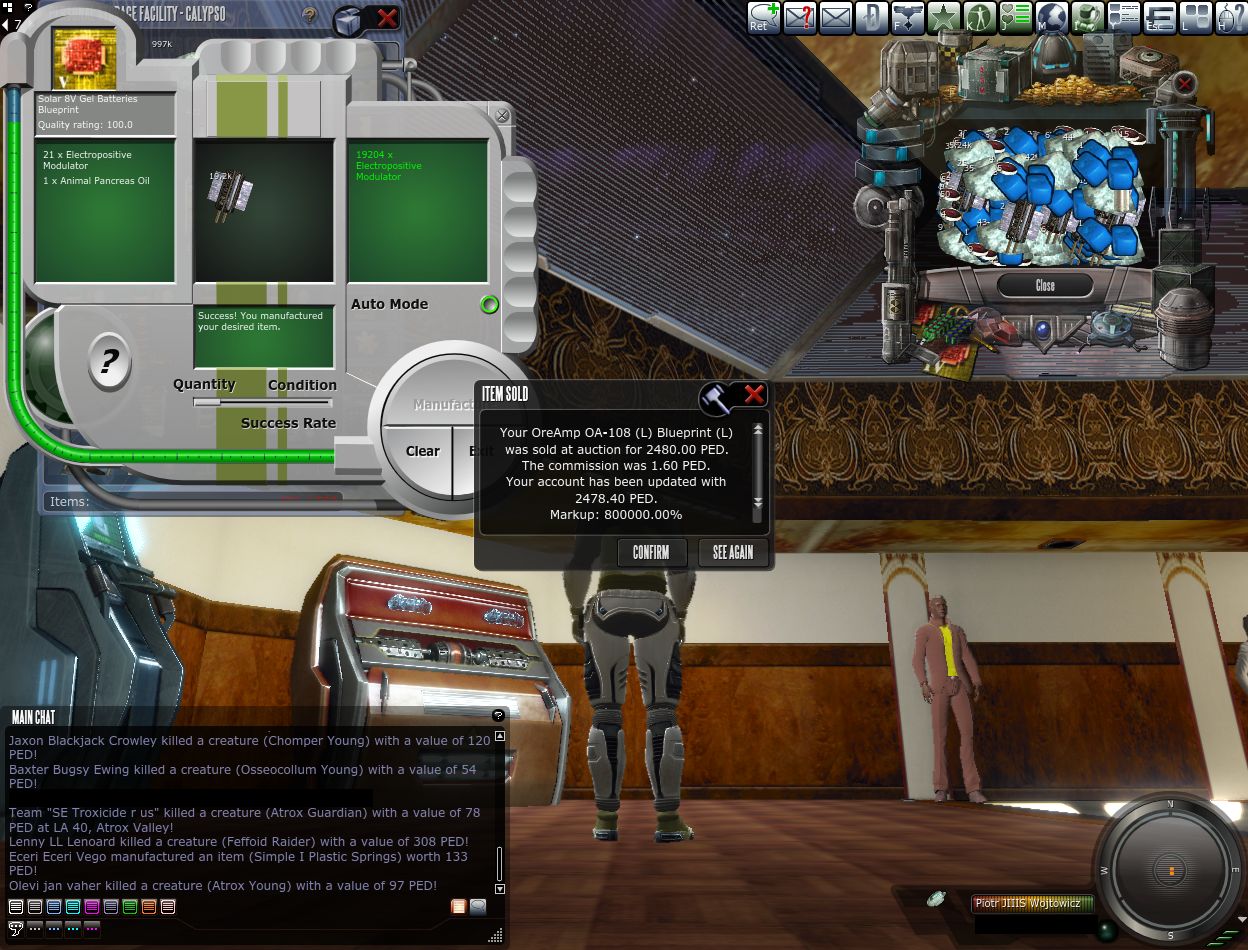Select the Solar 8V Gel Batteries blueprint
Screen dimensions: 1248x950
pos(85,58)
